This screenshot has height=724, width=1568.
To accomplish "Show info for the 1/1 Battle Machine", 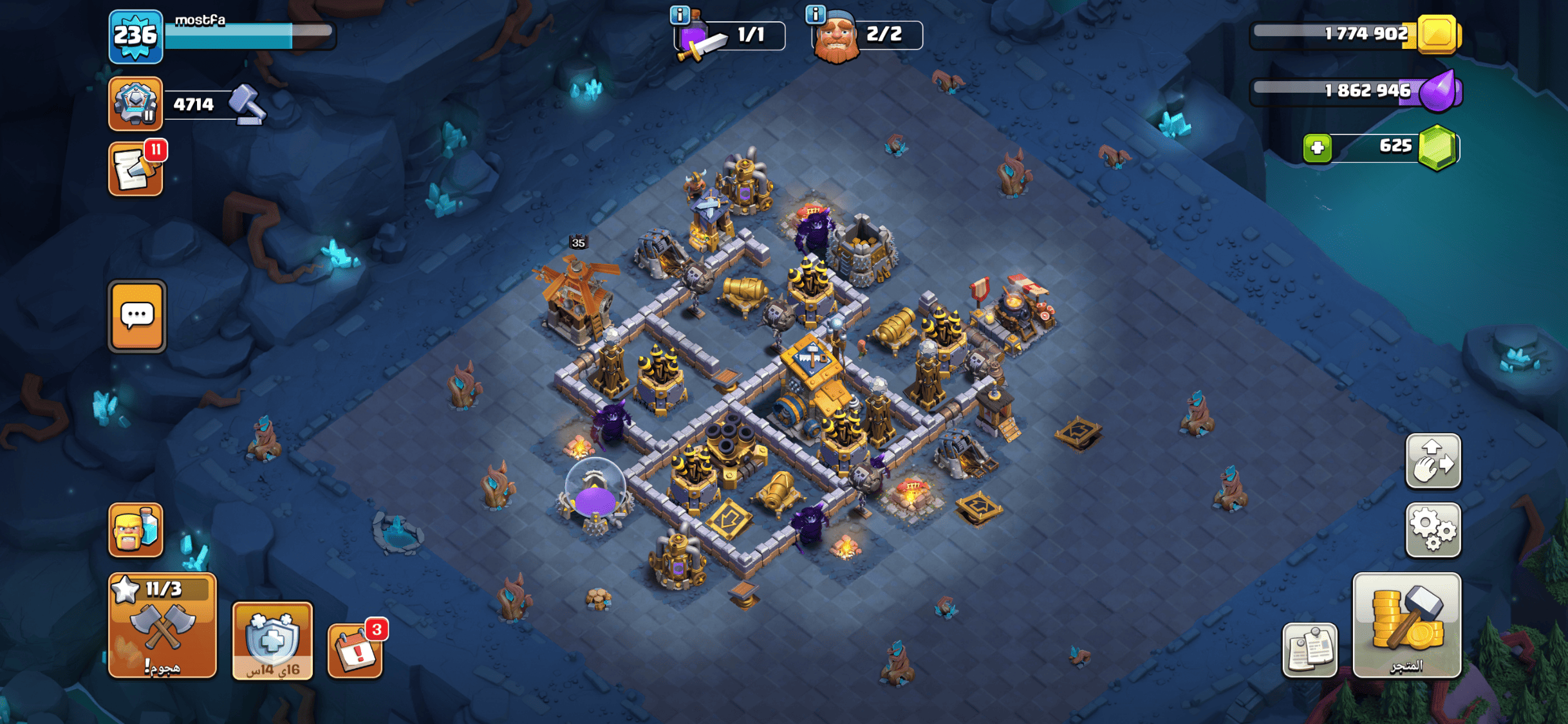I will (x=680, y=14).
